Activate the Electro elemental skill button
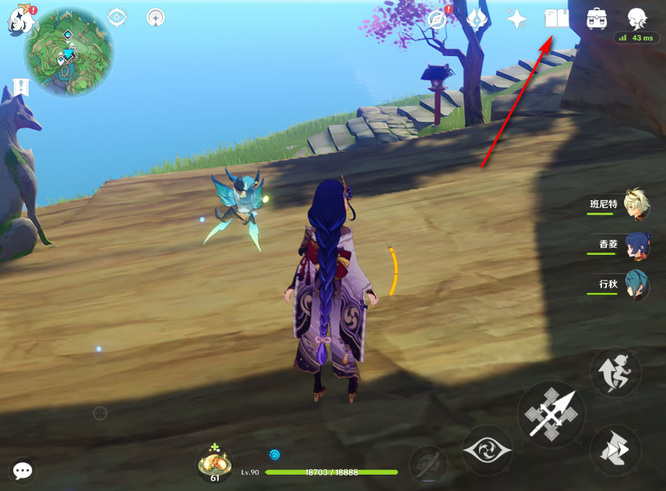 (x=487, y=449)
